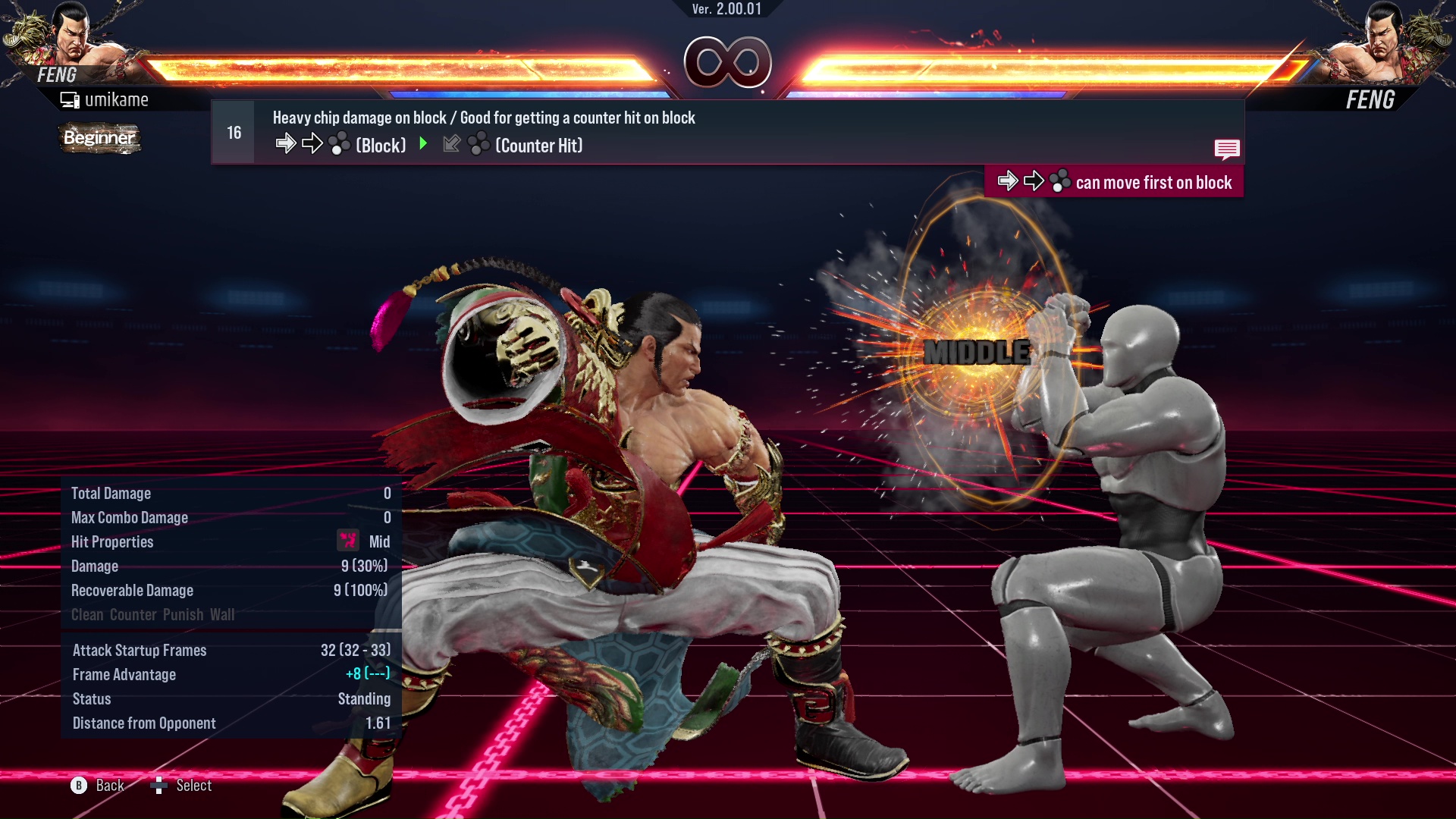Click the B button icon for Back
This screenshot has width=1456, height=819.
tap(78, 786)
